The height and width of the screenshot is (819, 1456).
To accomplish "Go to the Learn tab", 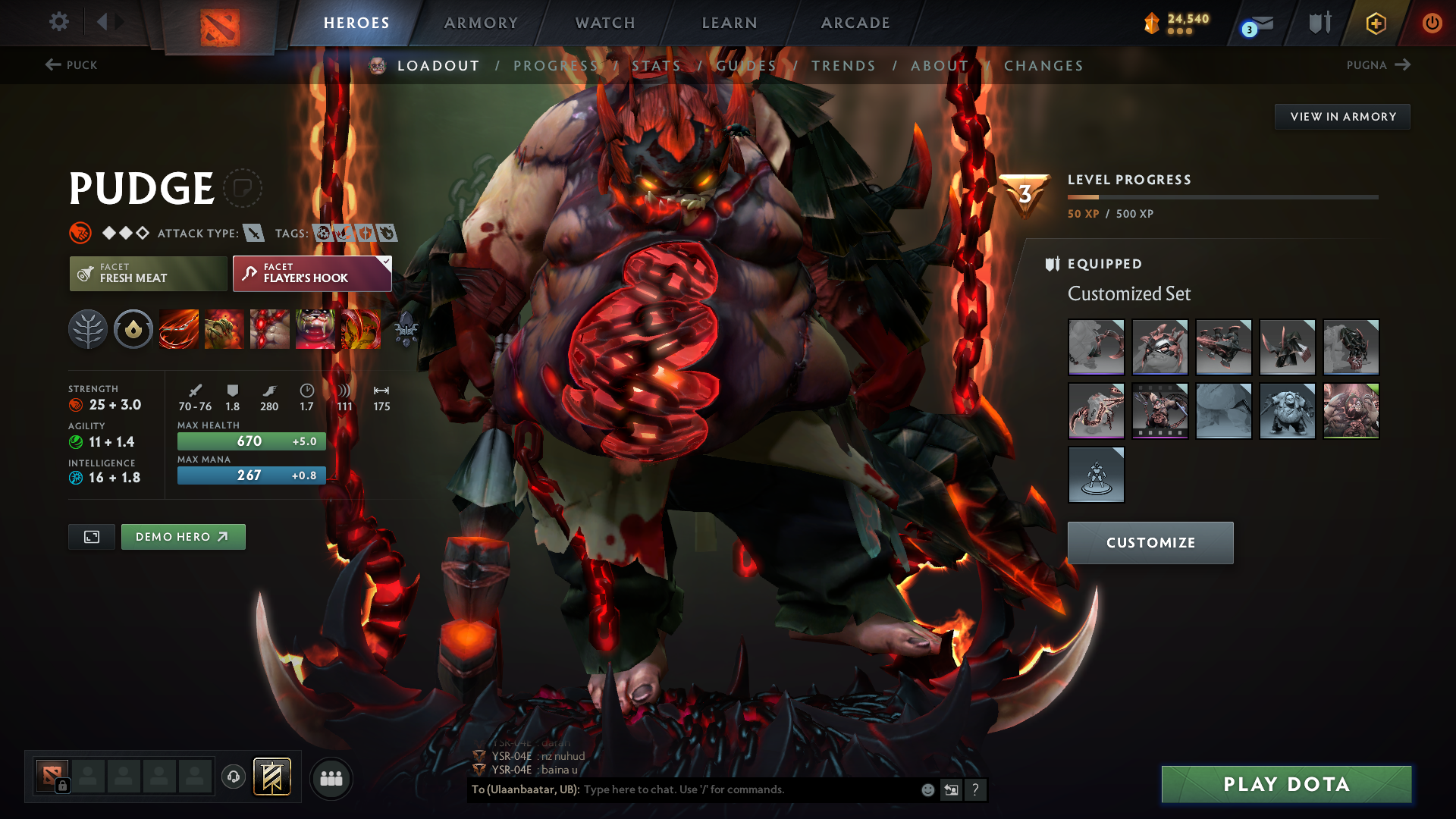I will tap(730, 23).
